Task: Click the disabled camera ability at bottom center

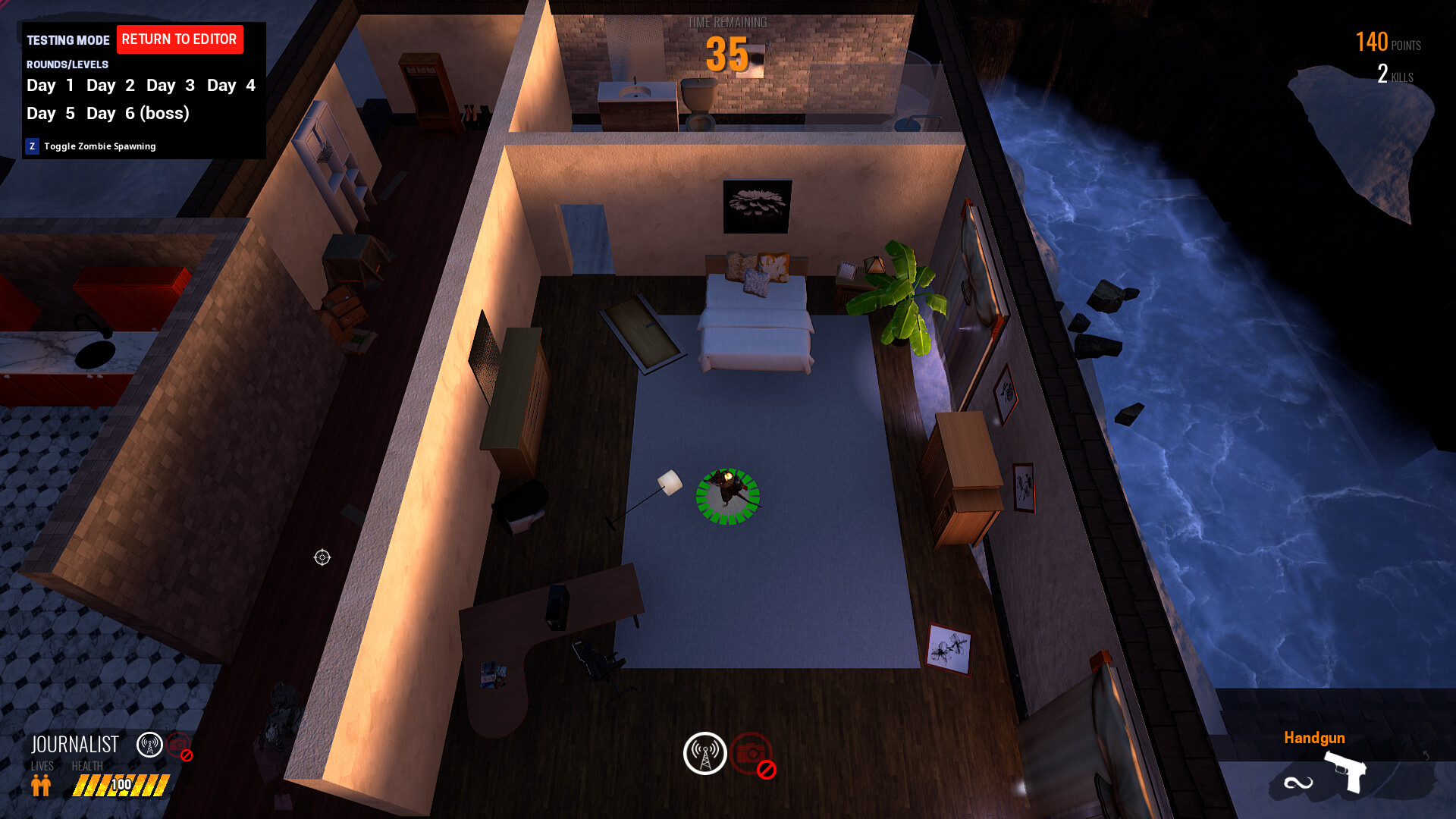Action: click(x=752, y=754)
